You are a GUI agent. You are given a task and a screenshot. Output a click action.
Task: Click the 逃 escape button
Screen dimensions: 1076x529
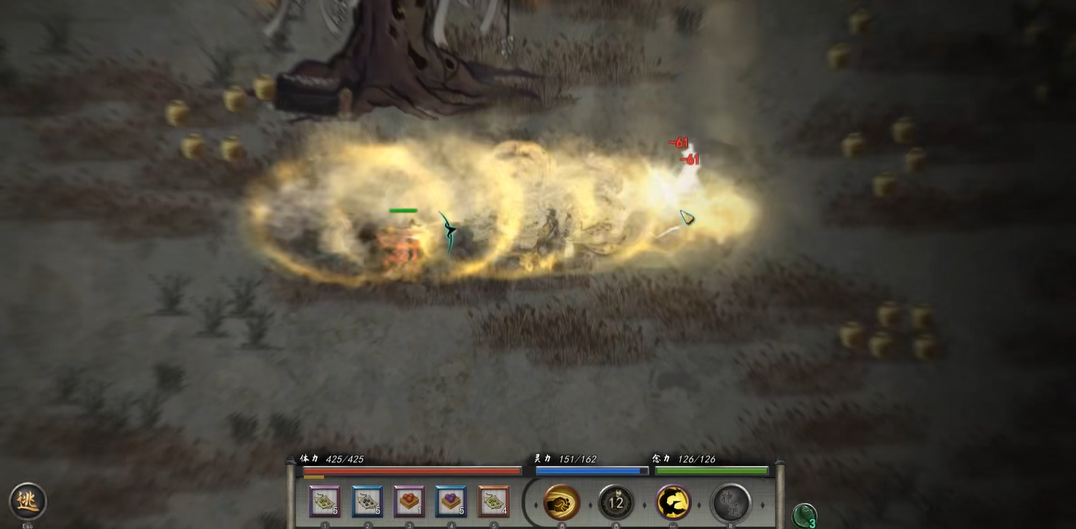coord(27,500)
